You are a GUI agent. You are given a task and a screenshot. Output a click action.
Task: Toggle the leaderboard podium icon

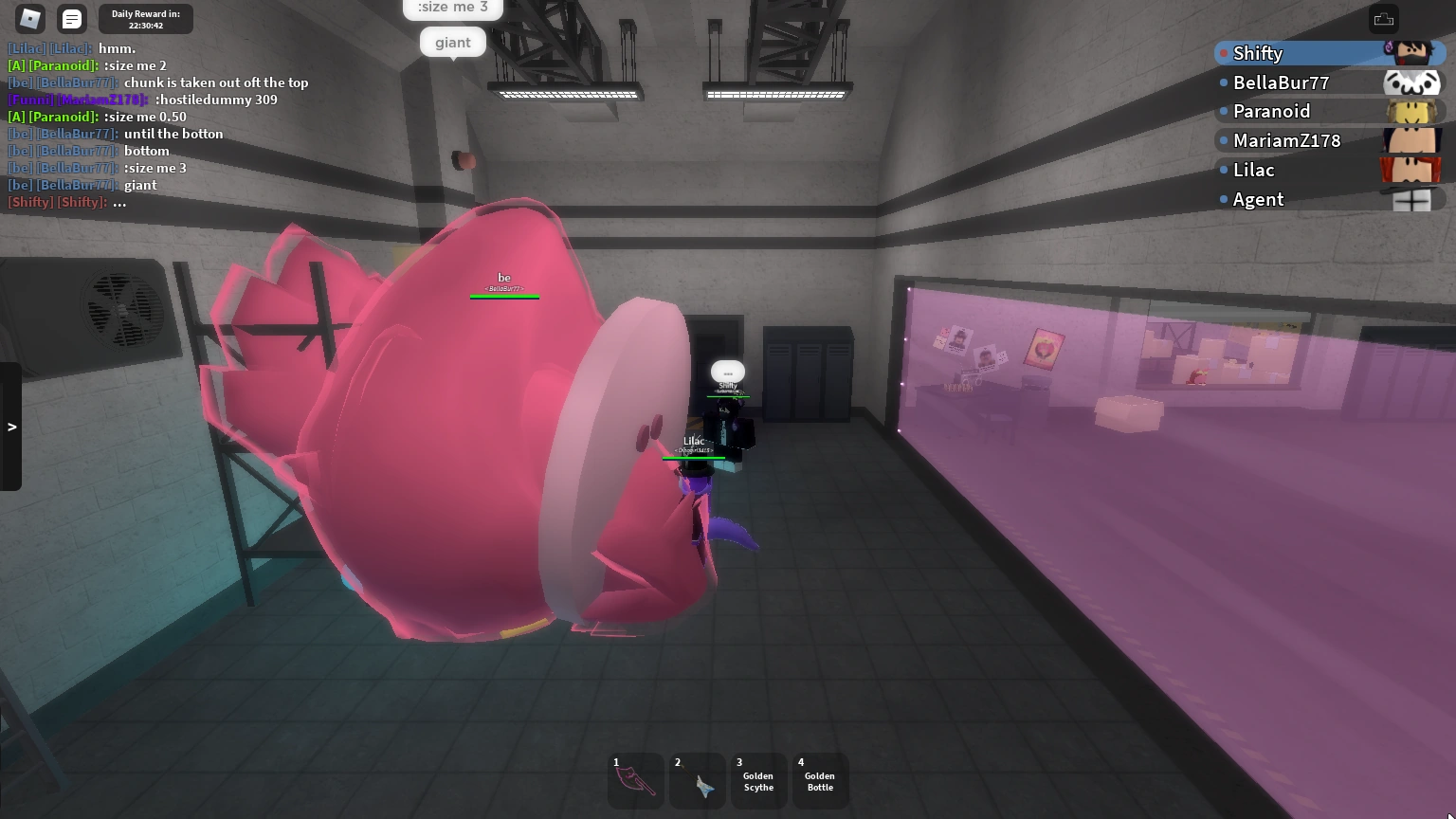[1383, 19]
